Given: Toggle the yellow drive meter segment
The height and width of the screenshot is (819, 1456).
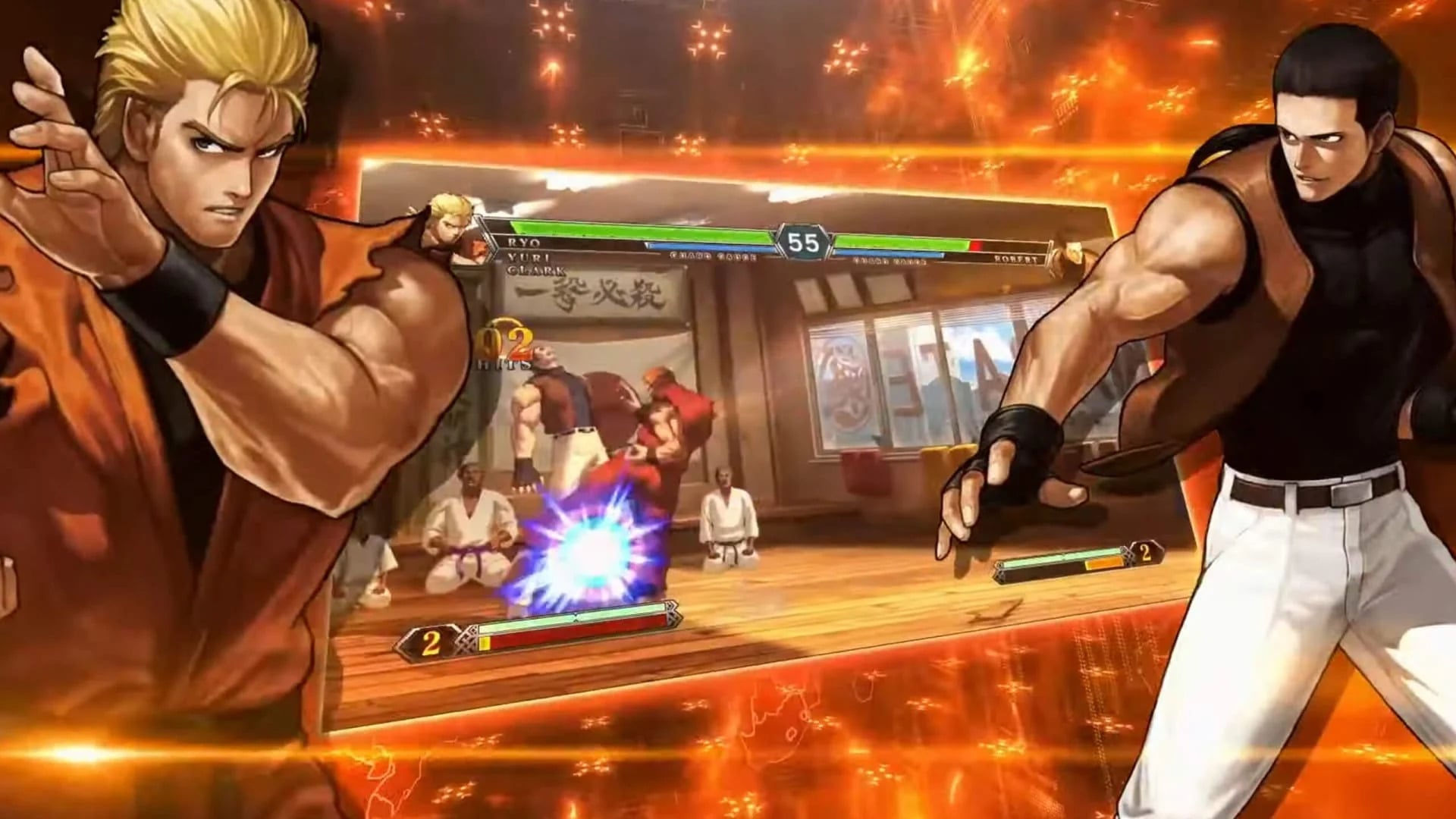Looking at the screenshot, I should [485, 642].
